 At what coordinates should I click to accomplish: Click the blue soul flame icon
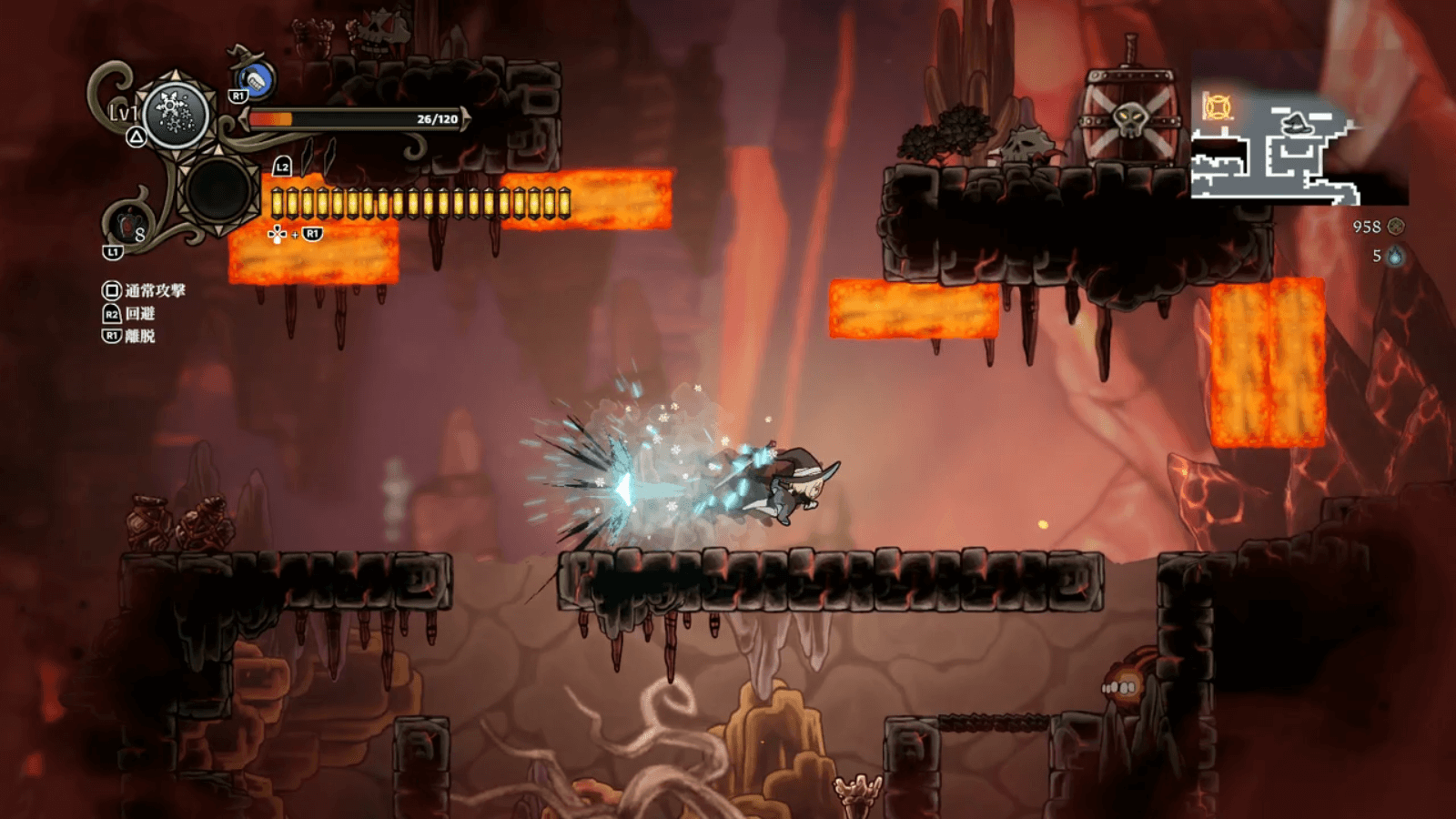point(1394,257)
